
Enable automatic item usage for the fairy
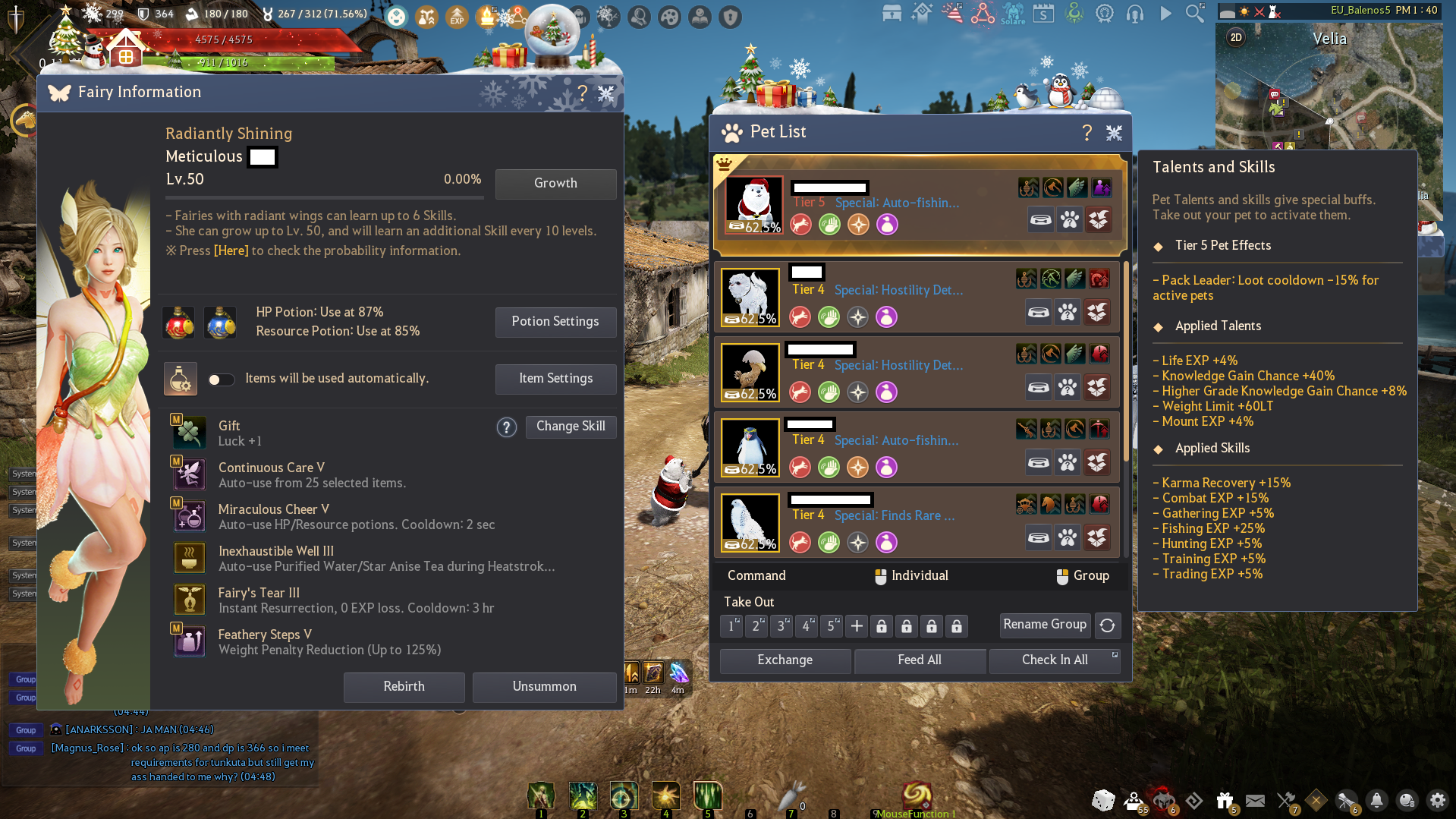pyautogui.click(x=221, y=379)
